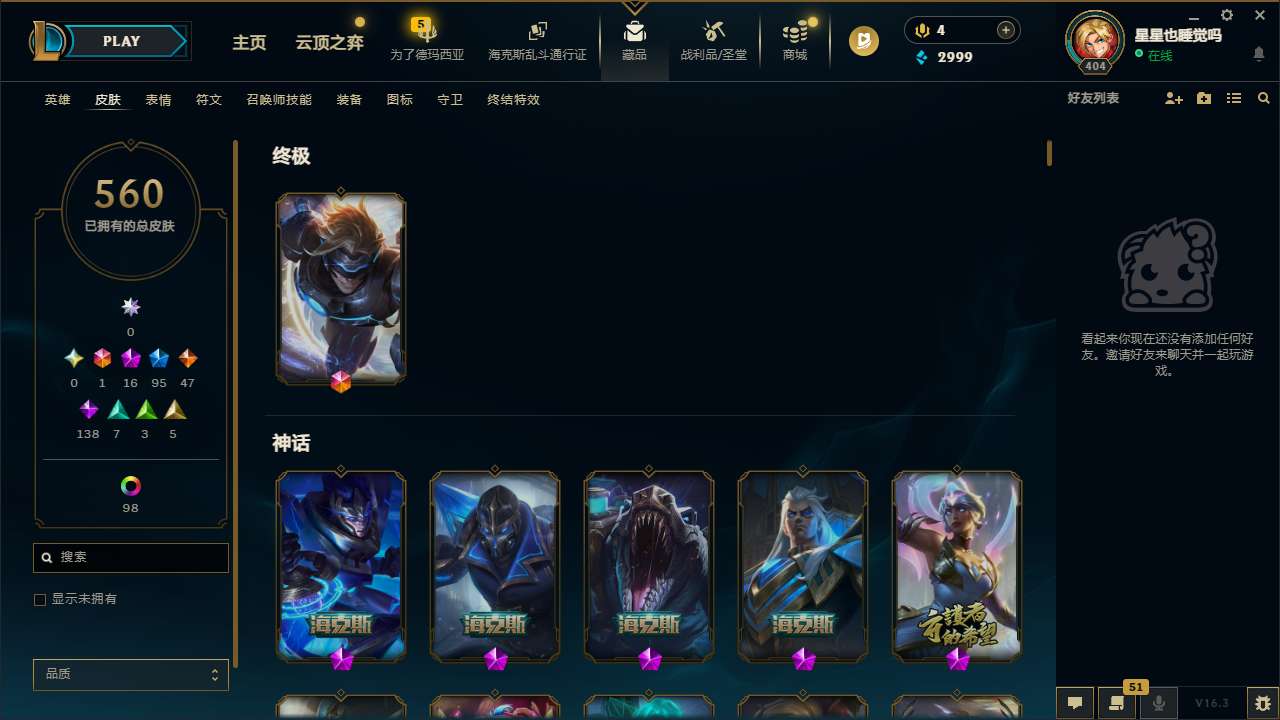Enable the 显示未拥有 checkbox
Viewport: 1280px width, 720px height.
(40, 599)
